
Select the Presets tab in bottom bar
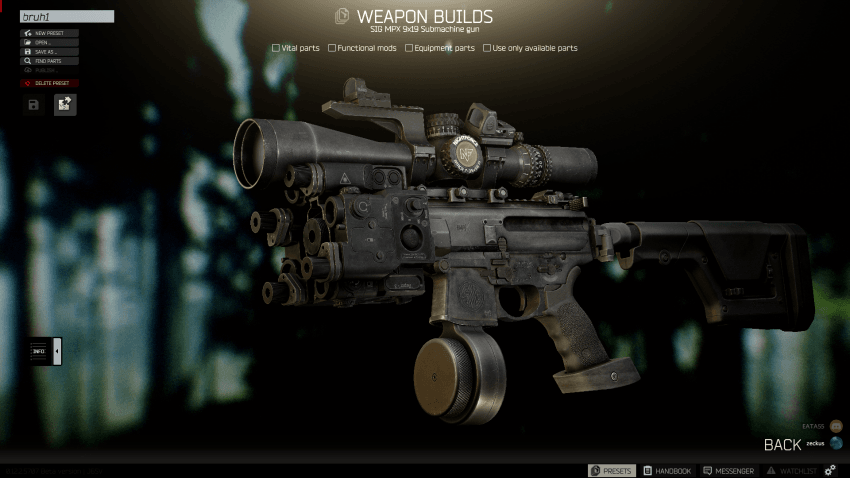[611, 470]
